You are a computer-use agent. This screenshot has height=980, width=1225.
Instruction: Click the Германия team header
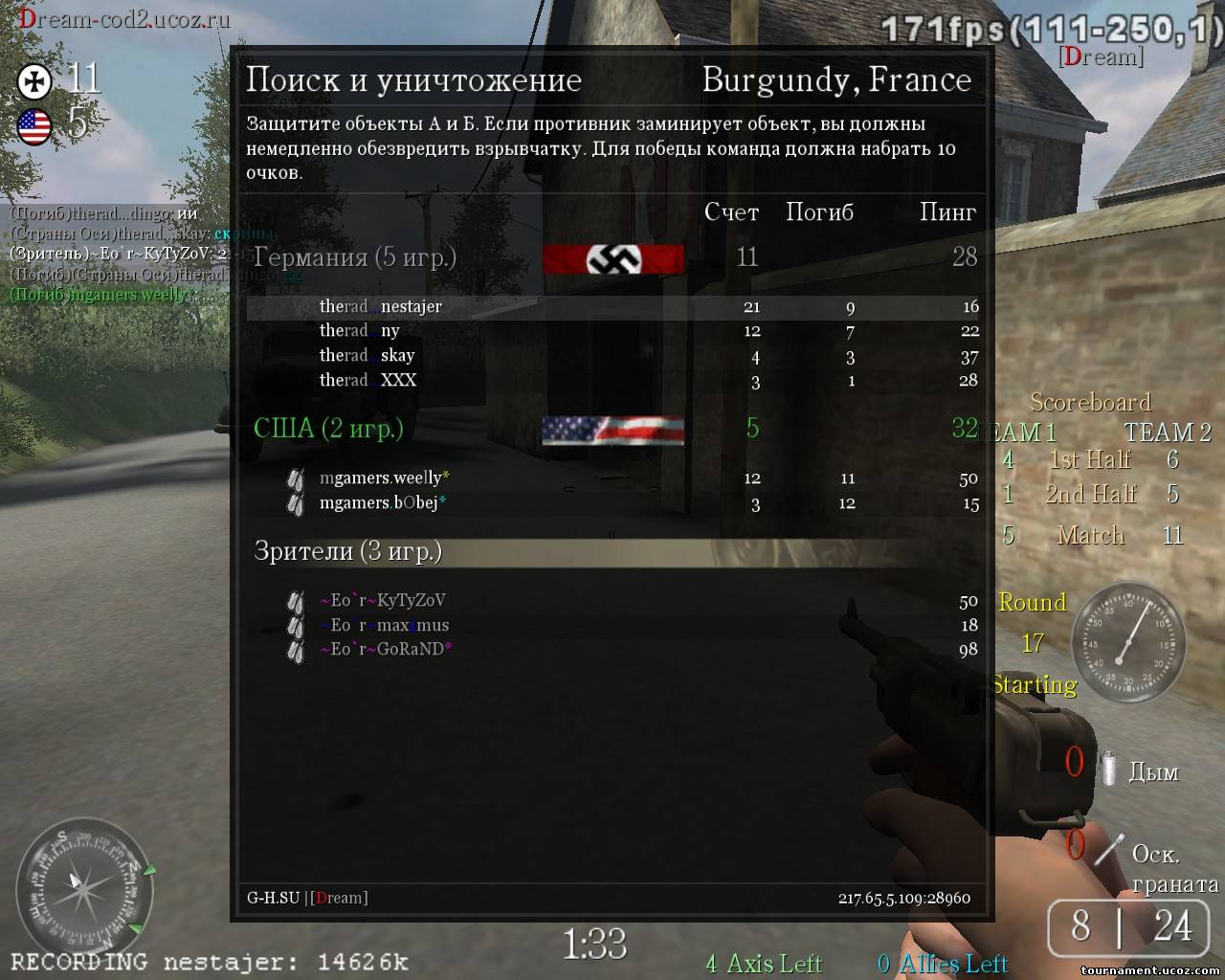pyautogui.click(x=354, y=256)
